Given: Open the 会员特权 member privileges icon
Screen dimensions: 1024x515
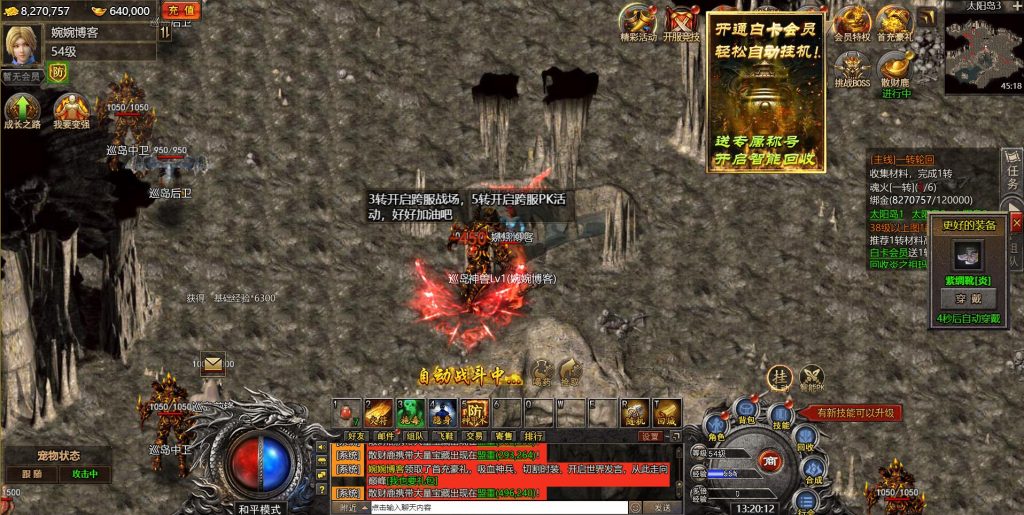Looking at the screenshot, I should tap(852, 22).
